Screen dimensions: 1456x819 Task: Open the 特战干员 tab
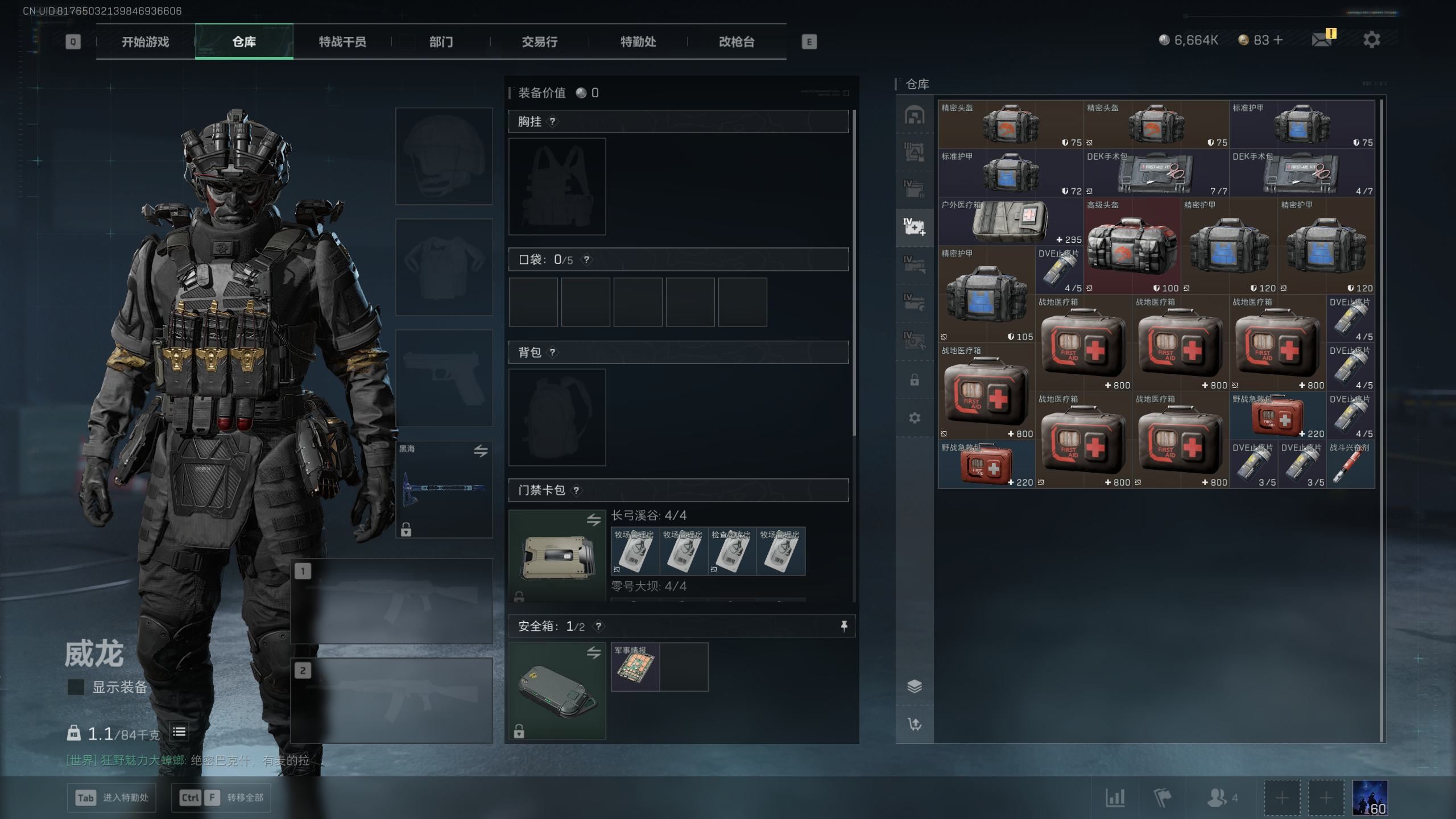coord(342,42)
